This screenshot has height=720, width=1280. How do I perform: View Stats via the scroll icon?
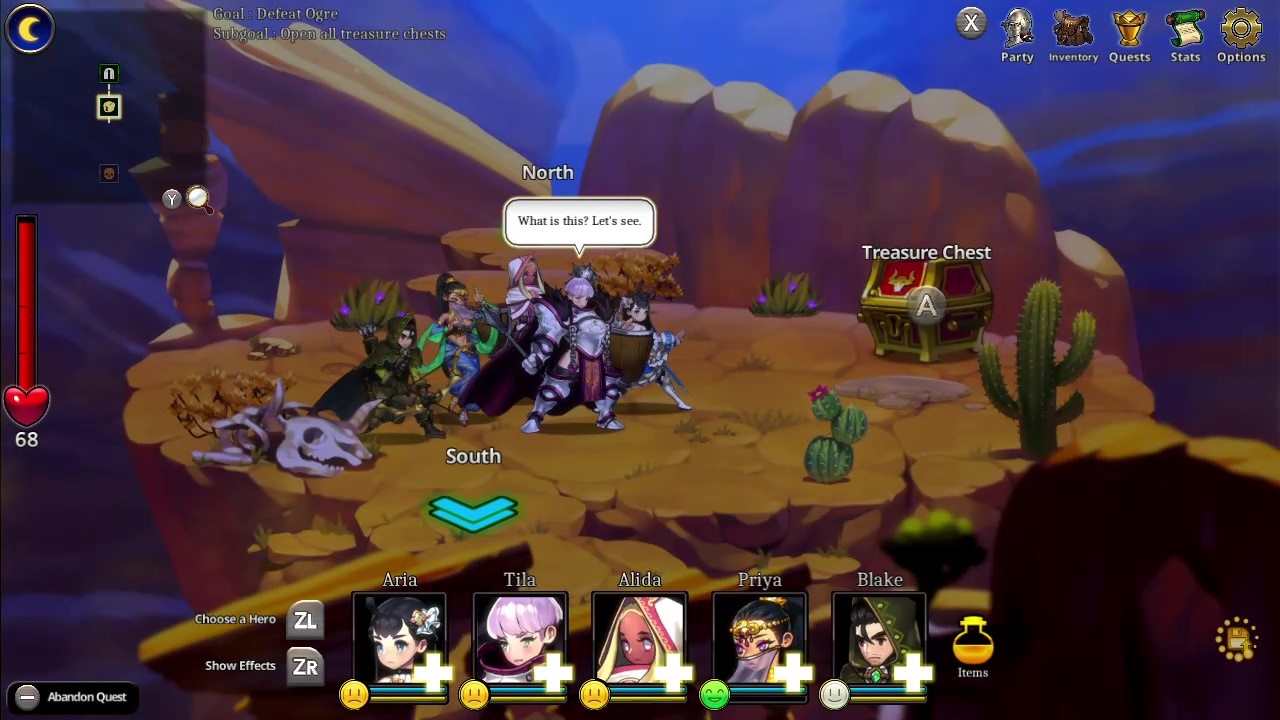[x=1185, y=30]
